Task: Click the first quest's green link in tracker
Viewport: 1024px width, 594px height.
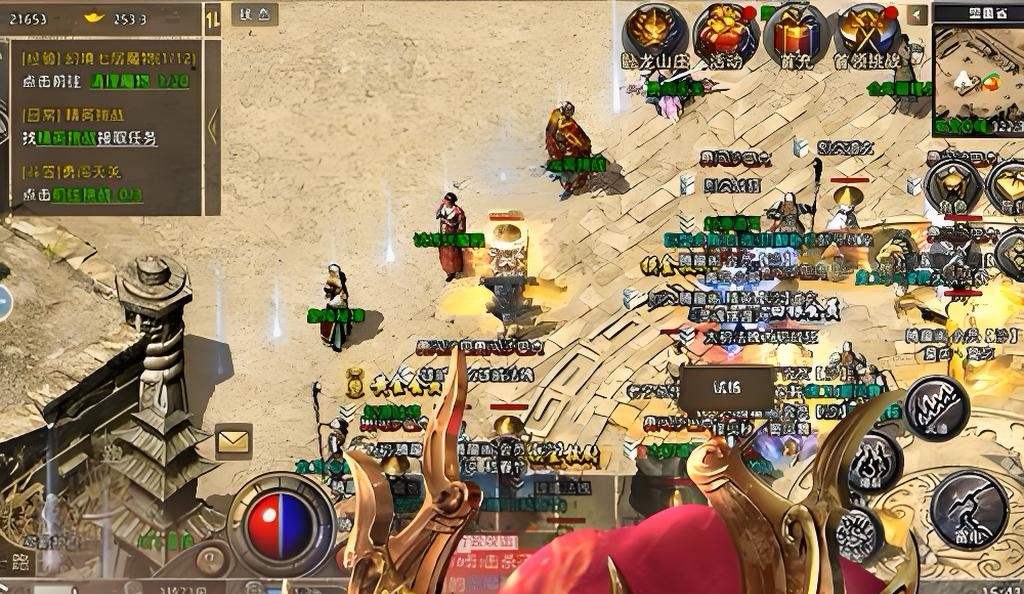Action: coord(140,82)
